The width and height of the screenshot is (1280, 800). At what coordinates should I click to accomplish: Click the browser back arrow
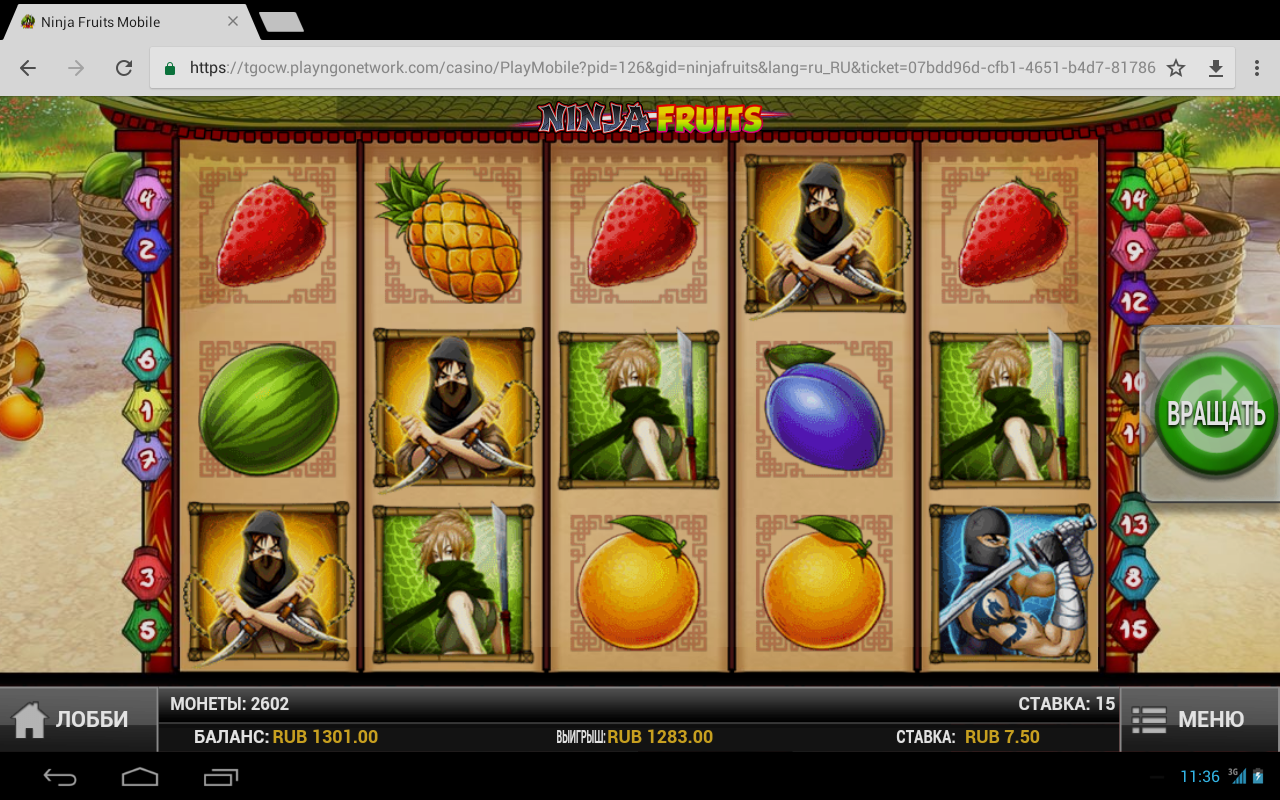pyautogui.click(x=27, y=67)
